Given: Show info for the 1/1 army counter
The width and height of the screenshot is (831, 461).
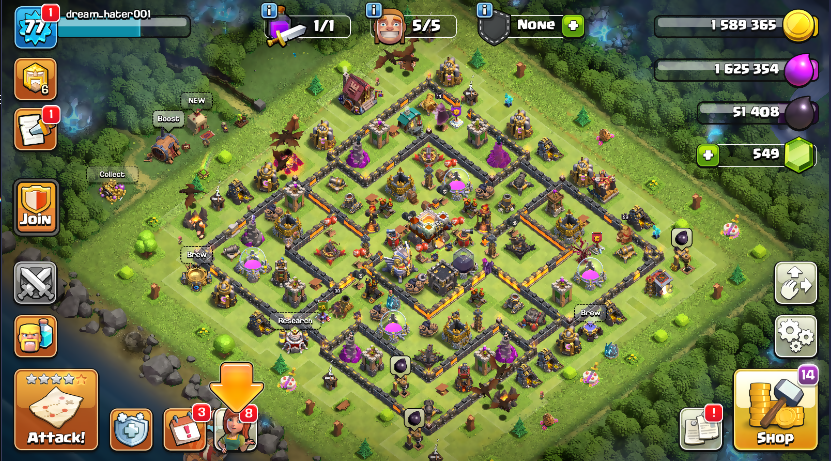Looking at the screenshot, I should (270, 10).
